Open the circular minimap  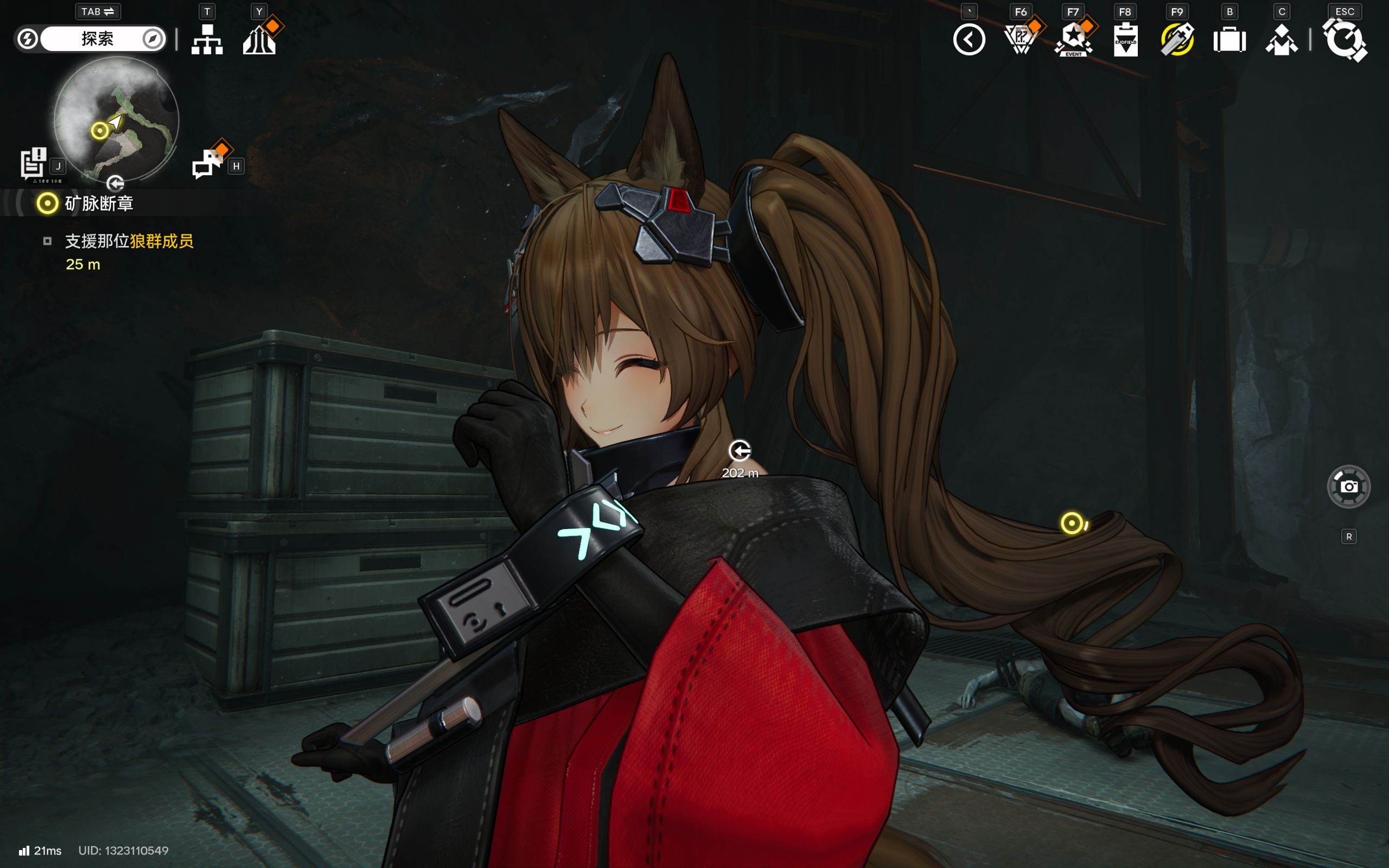(117, 119)
